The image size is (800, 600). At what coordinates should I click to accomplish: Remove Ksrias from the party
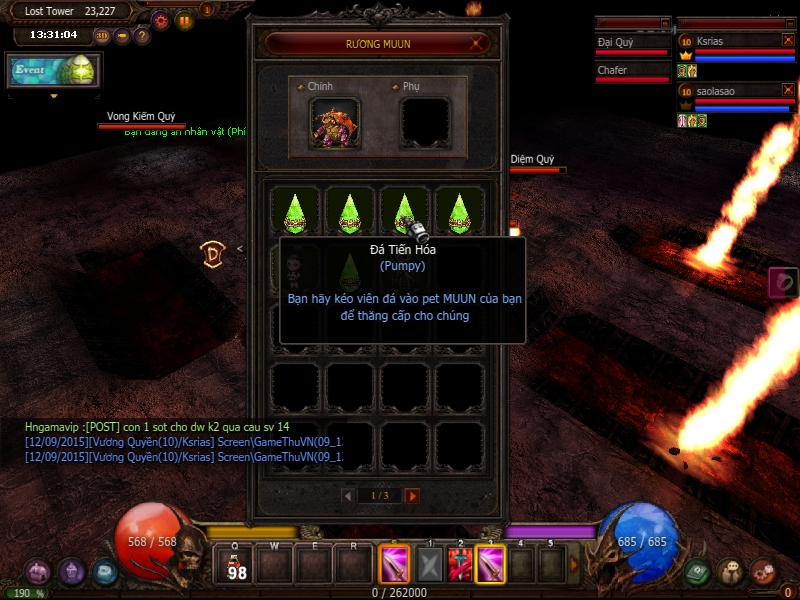(x=788, y=41)
